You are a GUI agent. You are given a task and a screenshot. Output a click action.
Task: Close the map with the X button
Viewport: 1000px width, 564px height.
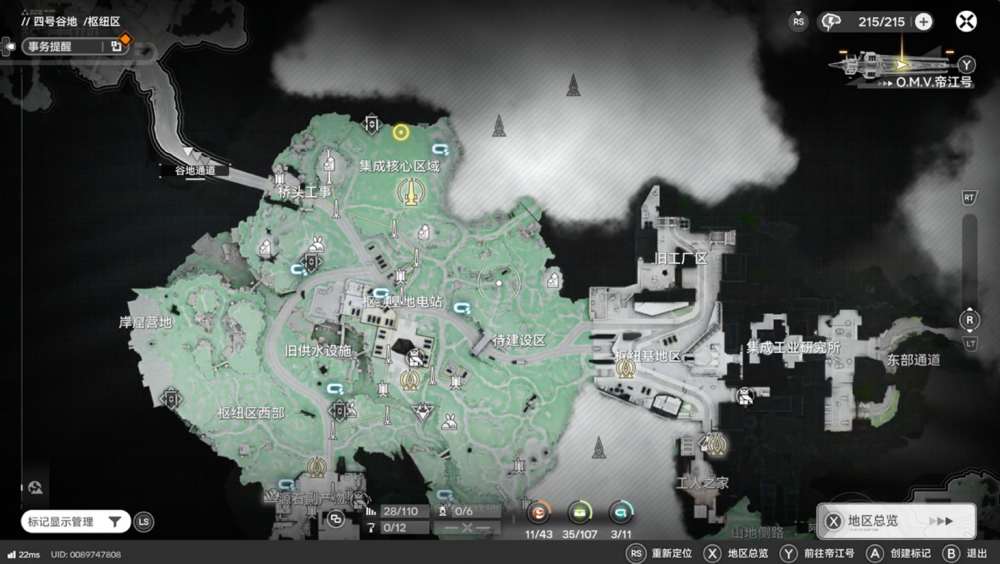(x=966, y=22)
